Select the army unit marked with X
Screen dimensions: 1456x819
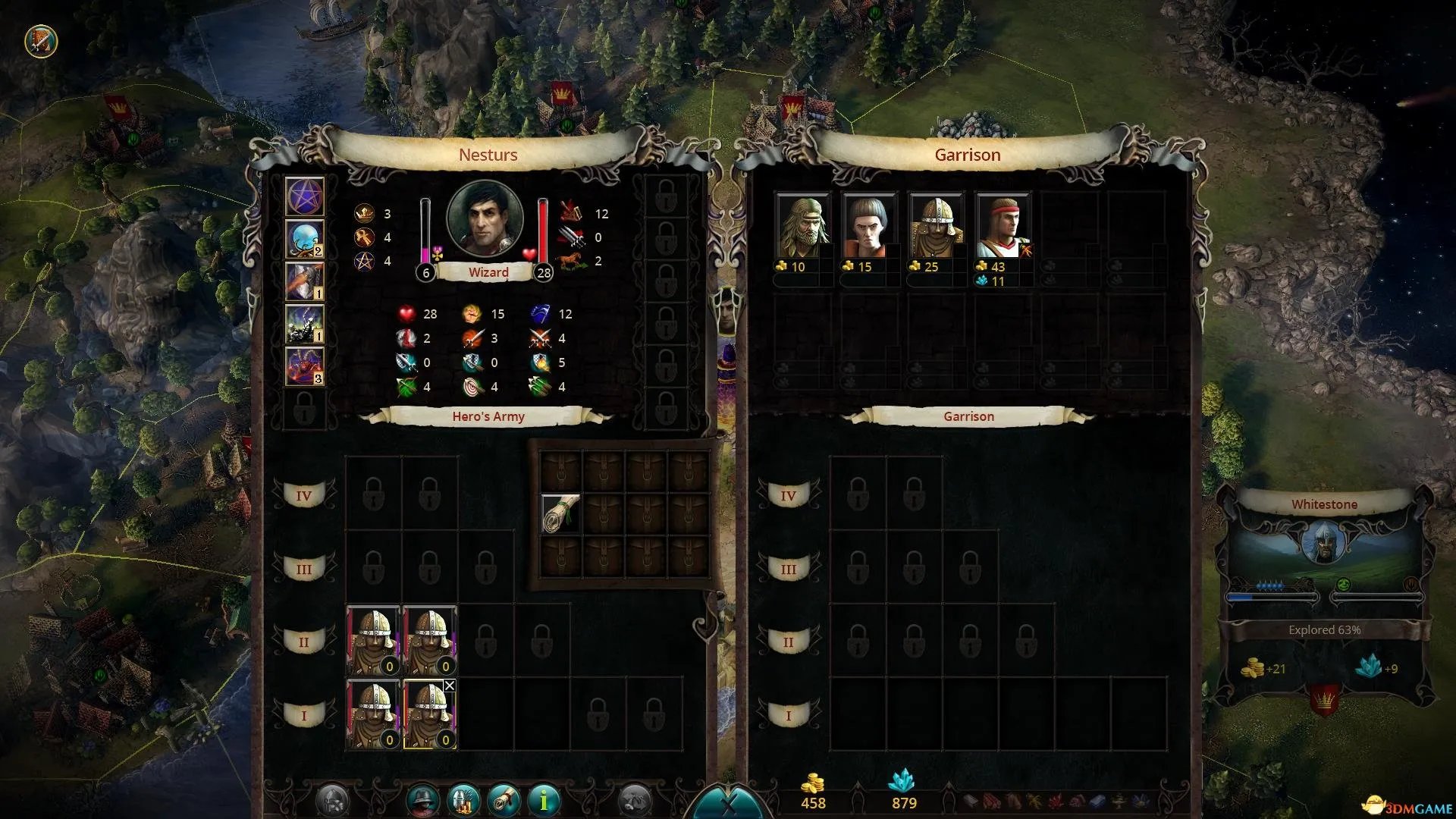(x=429, y=714)
